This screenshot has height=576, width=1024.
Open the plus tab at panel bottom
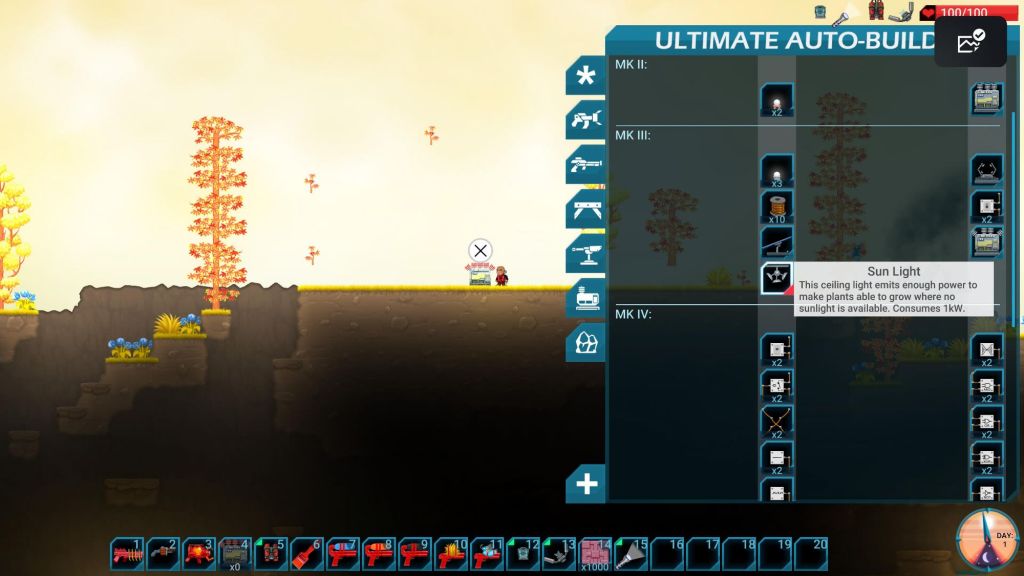[x=586, y=485]
